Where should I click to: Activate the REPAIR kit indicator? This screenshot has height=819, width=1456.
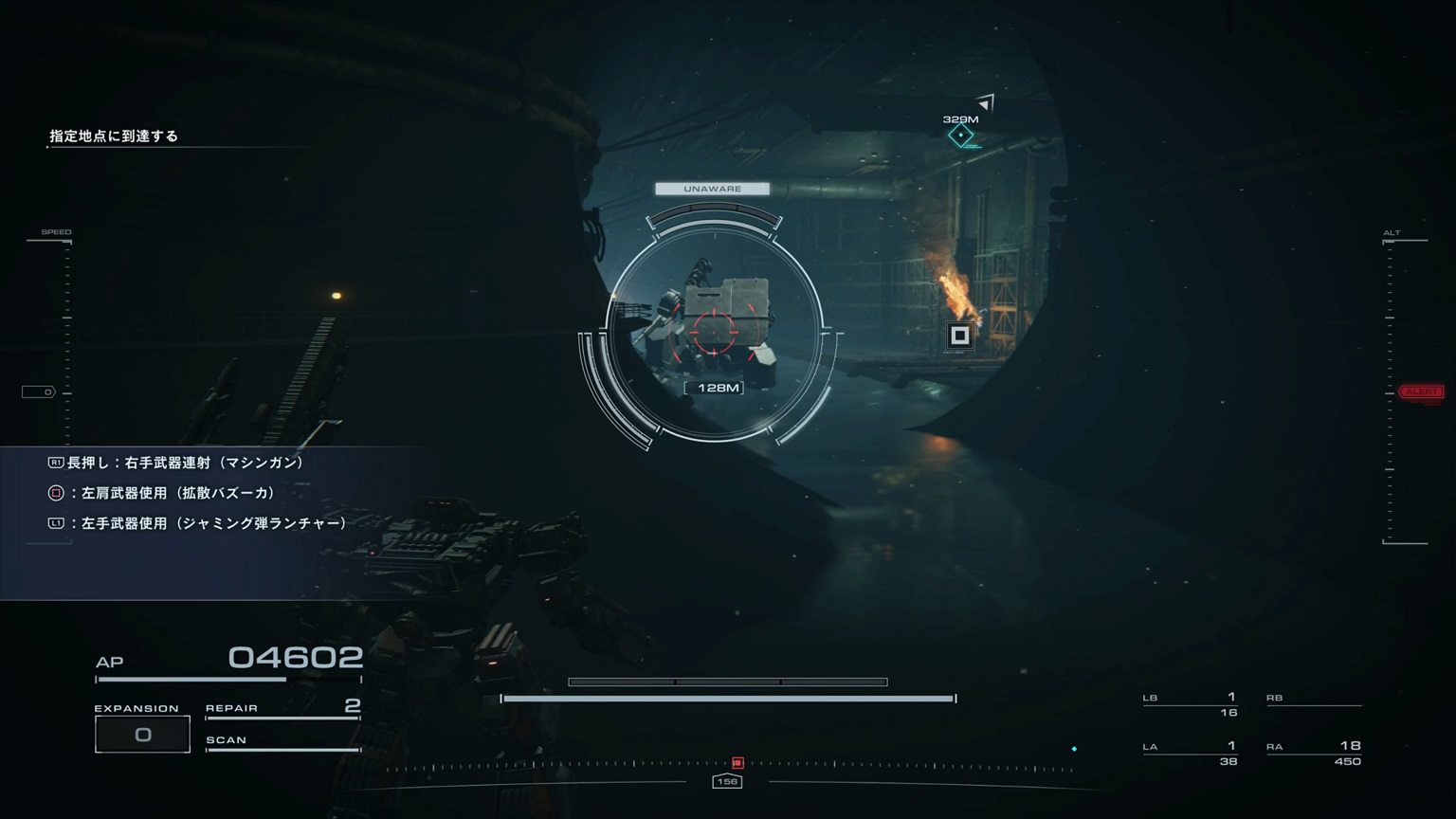(x=282, y=708)
